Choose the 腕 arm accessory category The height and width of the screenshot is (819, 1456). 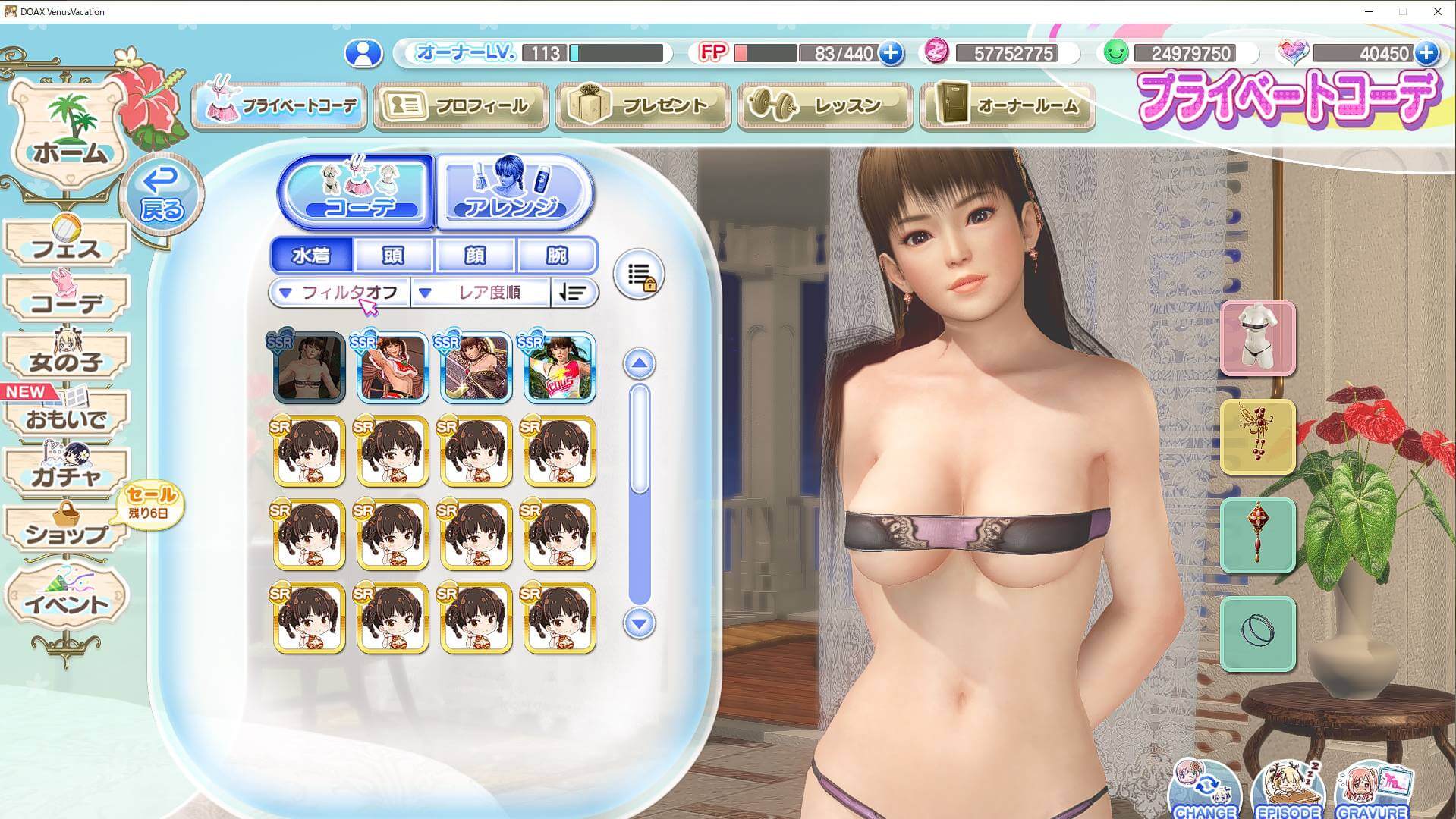tap(557, 256)
